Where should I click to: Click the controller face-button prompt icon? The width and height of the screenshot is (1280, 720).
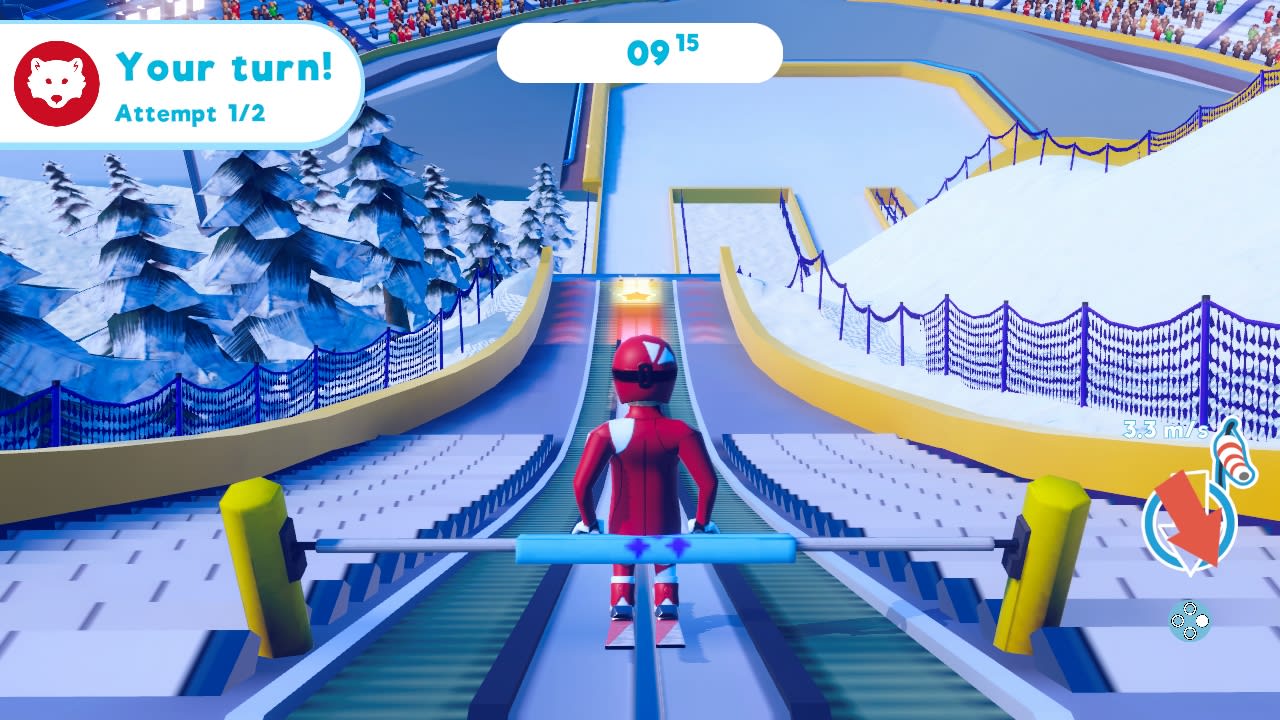click(1188, 620)
